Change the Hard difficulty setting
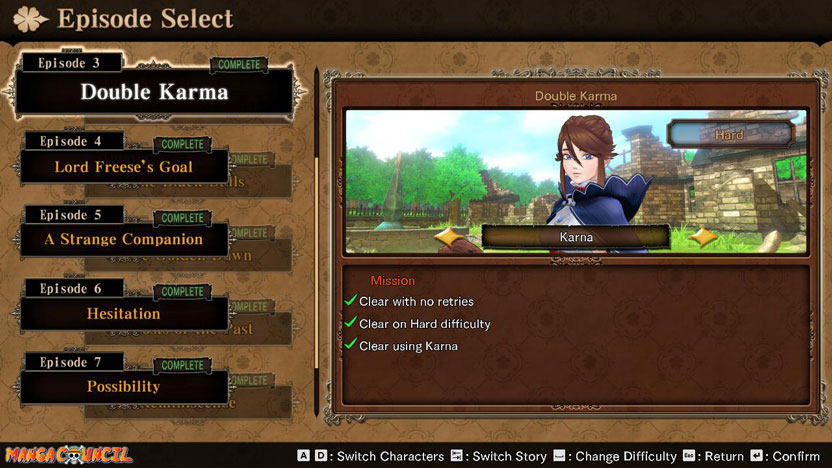Image resolution: width=832 pixels, height=468 pixels. [729, 133]
